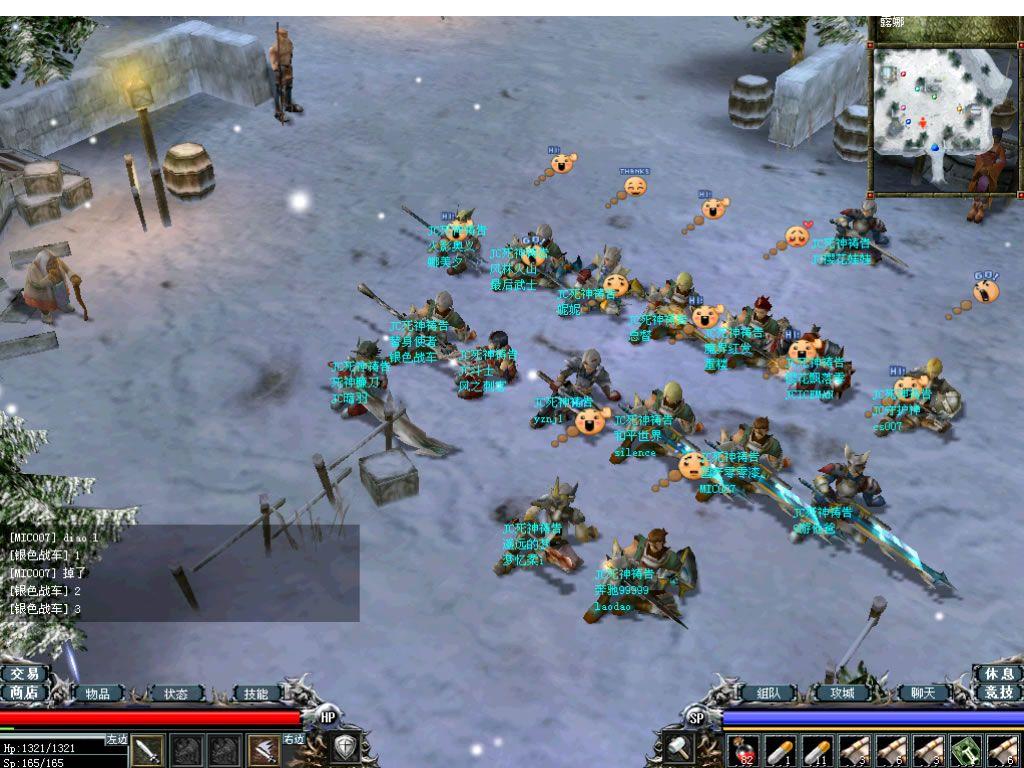
Task: Select the right-hand slashing claw skill slot
Action: coord(264,750)
